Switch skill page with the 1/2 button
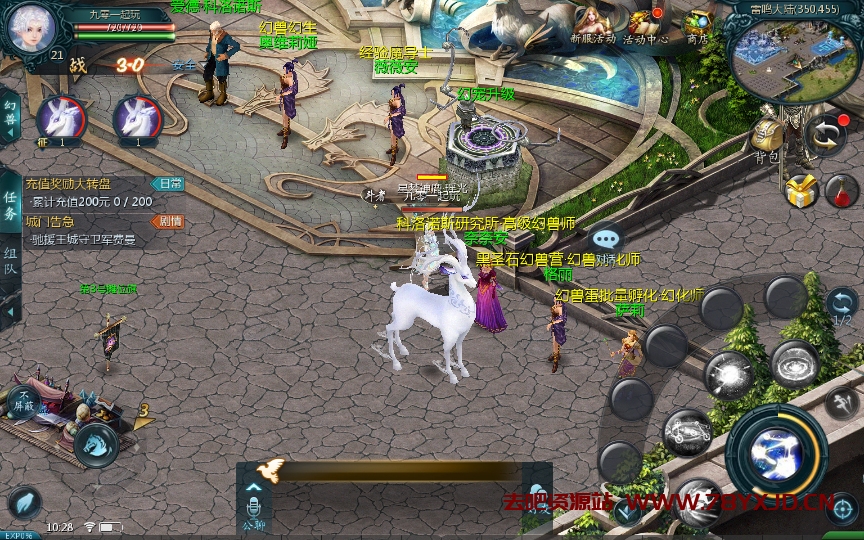This screenshot has width=864, height=540. click(841, 307)
